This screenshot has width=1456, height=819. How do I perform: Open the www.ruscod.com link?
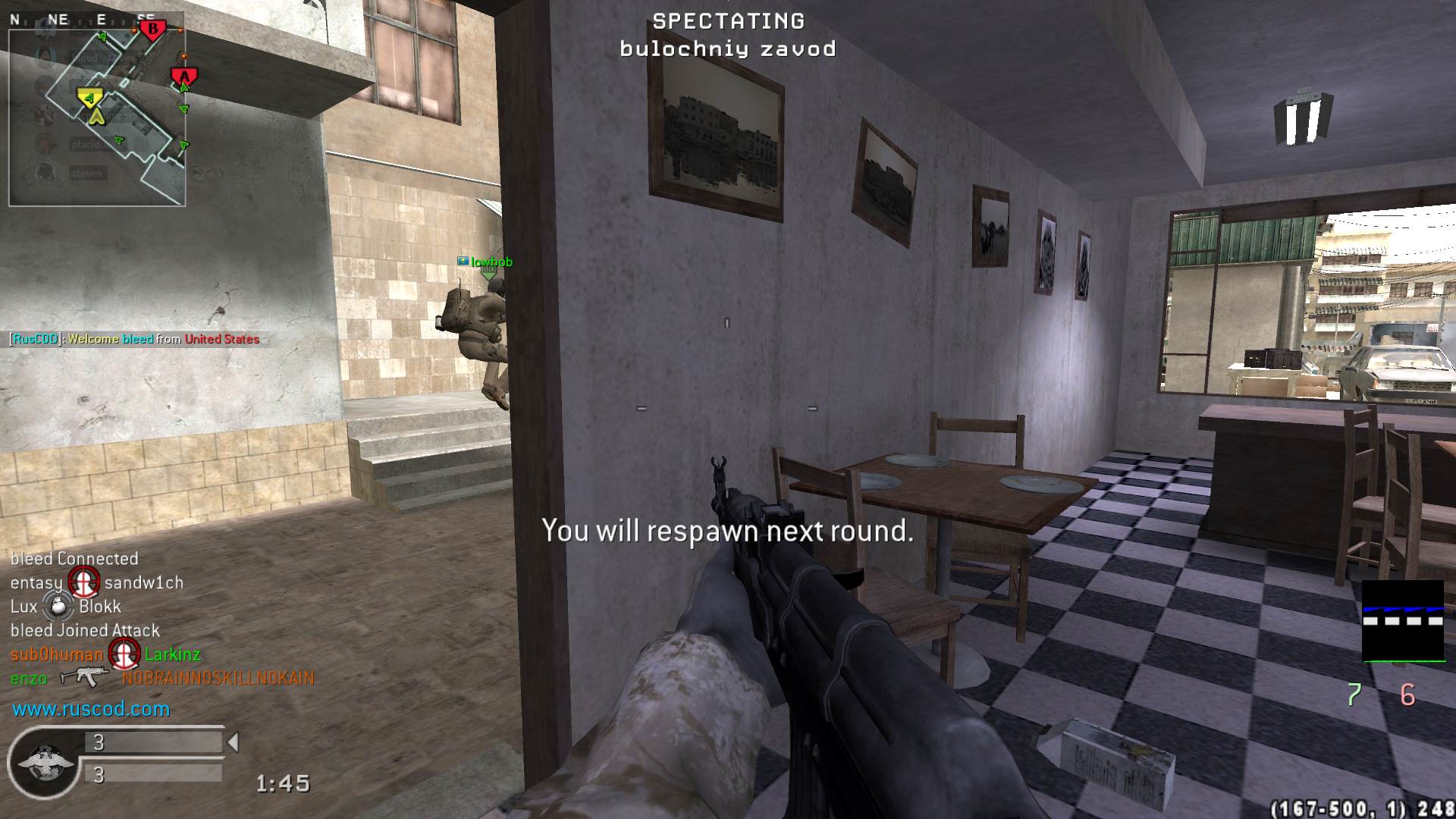click(x=91, y=709)
